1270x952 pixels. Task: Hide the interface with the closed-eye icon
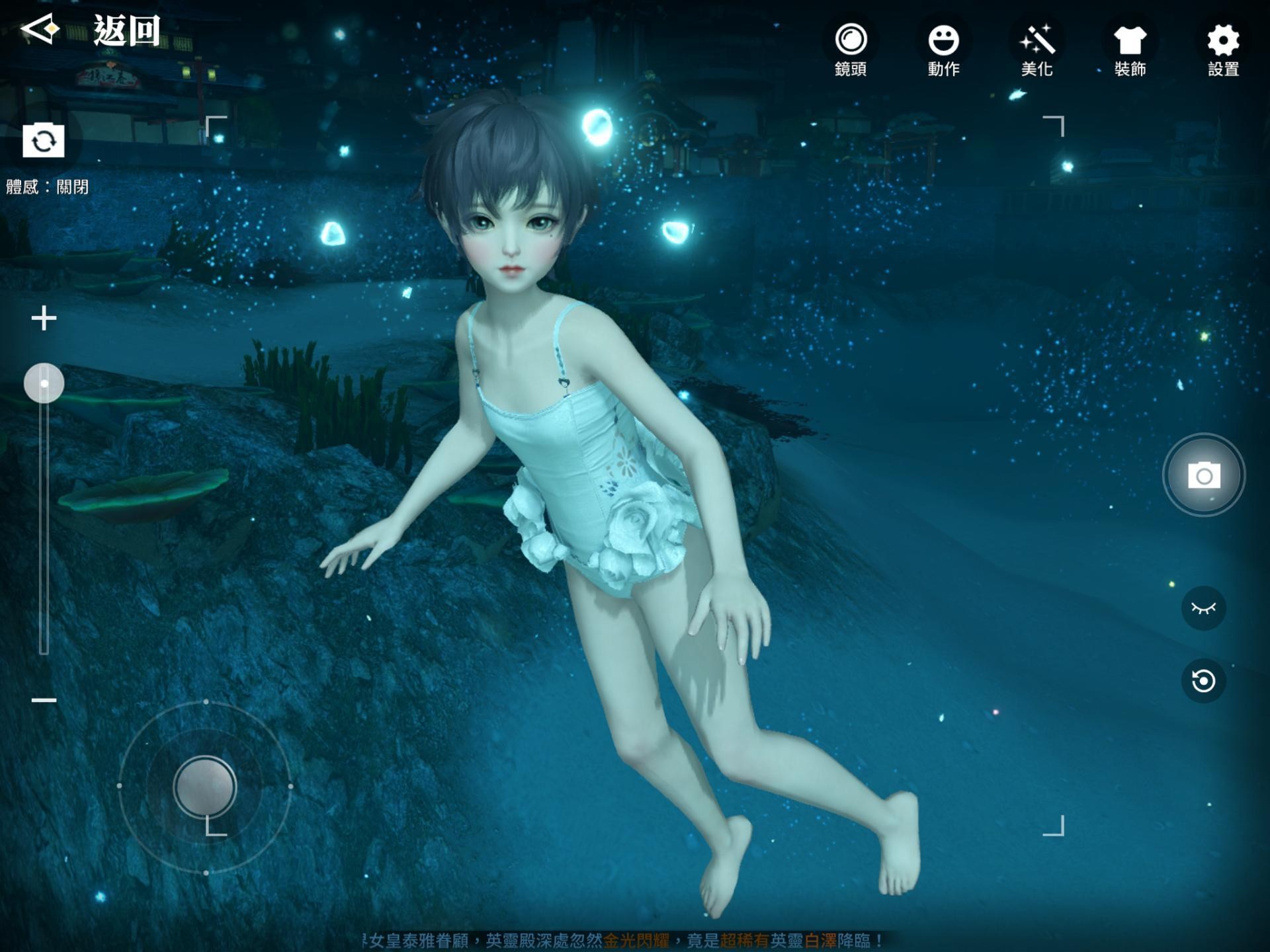[x=1204, y=608]
